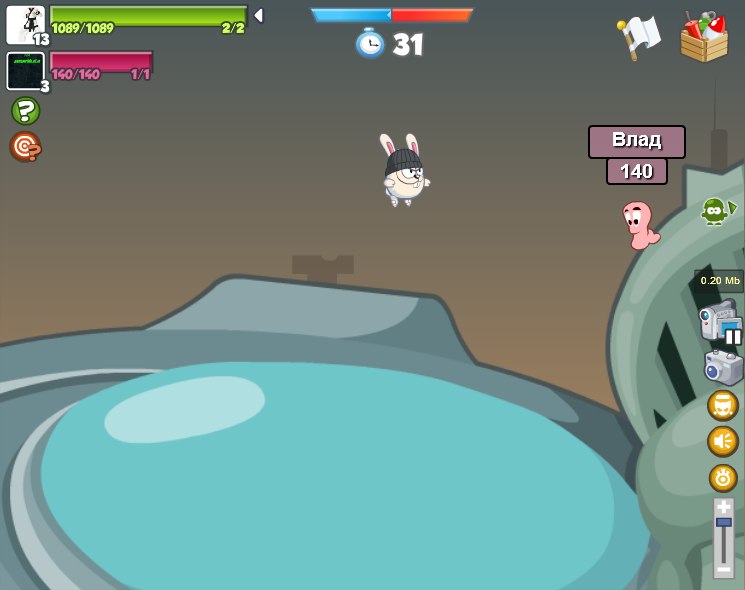Zoom out with the minus button
The width and height of the screenshot is (745, 590).
point(723,568)
